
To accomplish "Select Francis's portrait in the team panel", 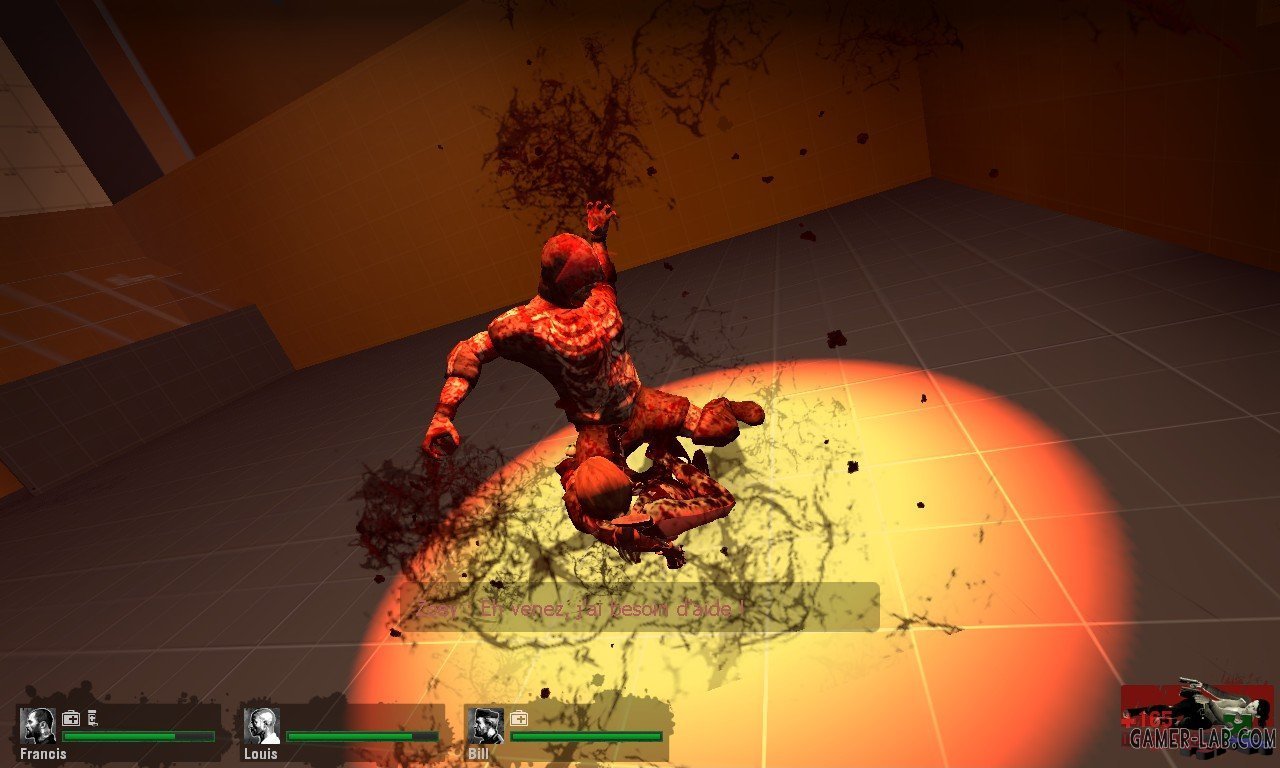I will 39,726.
